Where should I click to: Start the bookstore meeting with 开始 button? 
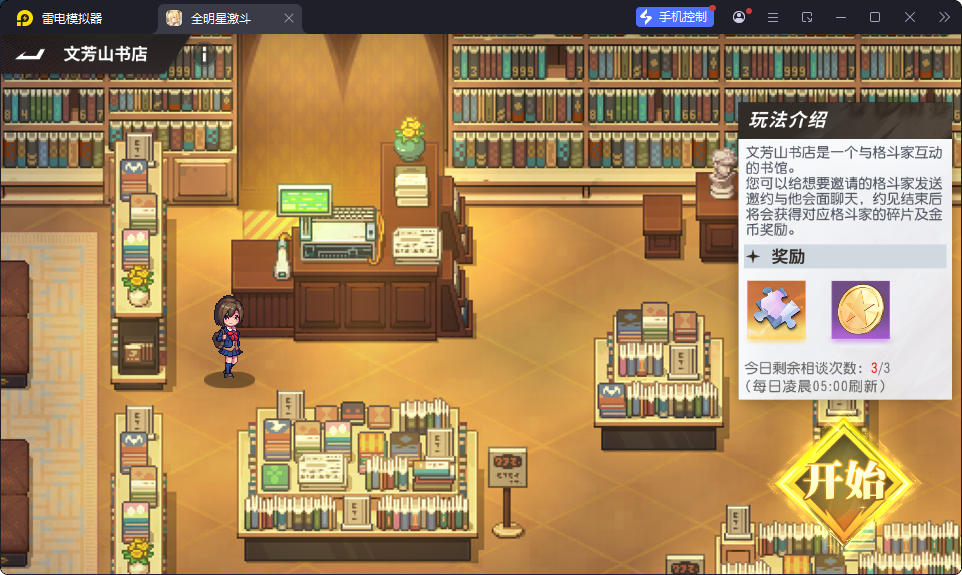point(844,482)
